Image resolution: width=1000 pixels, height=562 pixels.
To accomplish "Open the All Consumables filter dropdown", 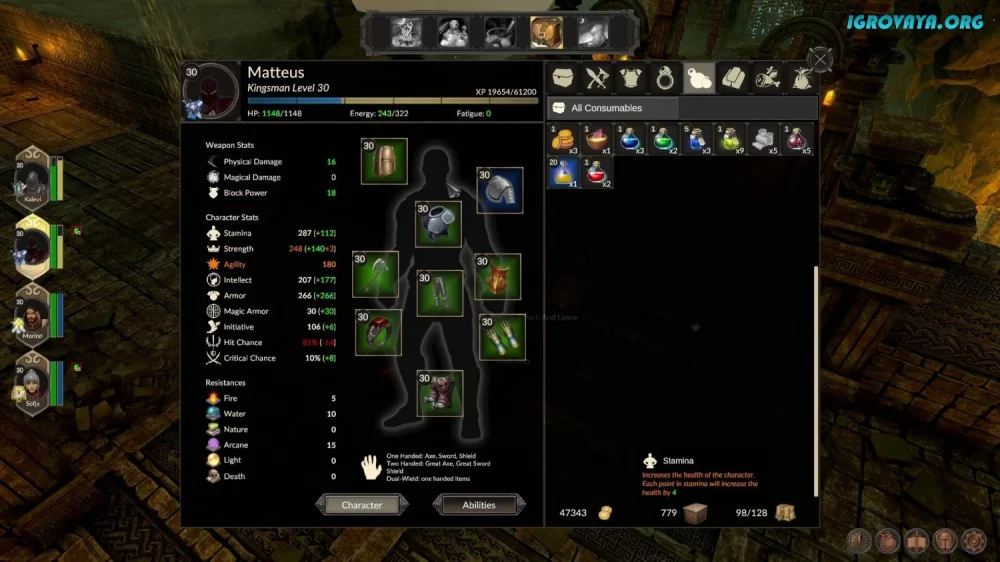I will pos(613,108).
